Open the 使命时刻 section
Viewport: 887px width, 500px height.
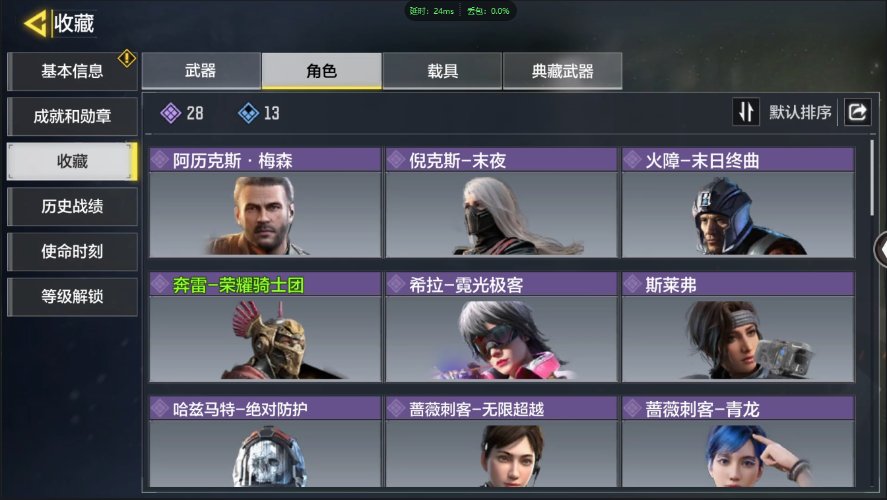(71, 252)
